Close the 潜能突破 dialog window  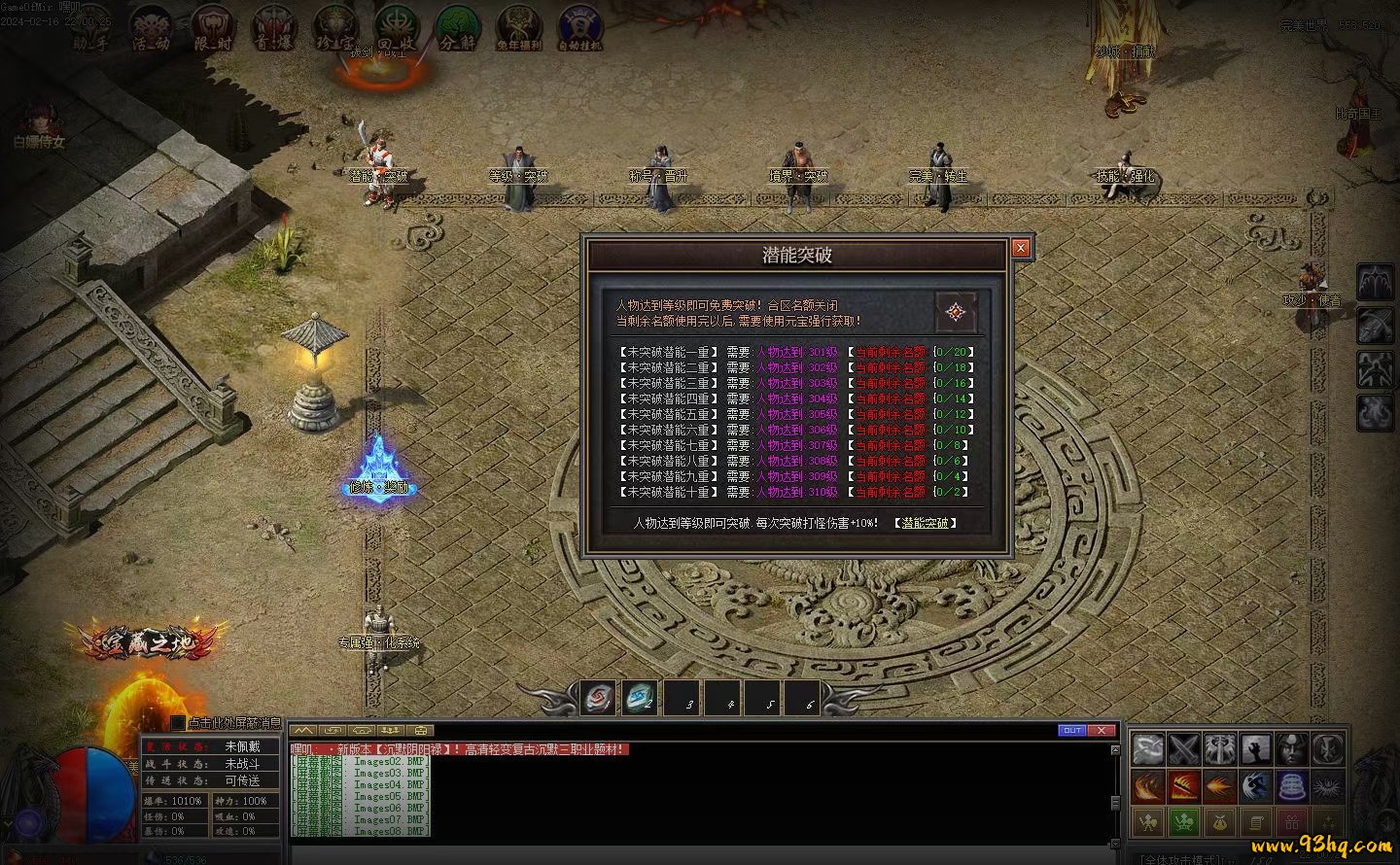(1021, 248)
